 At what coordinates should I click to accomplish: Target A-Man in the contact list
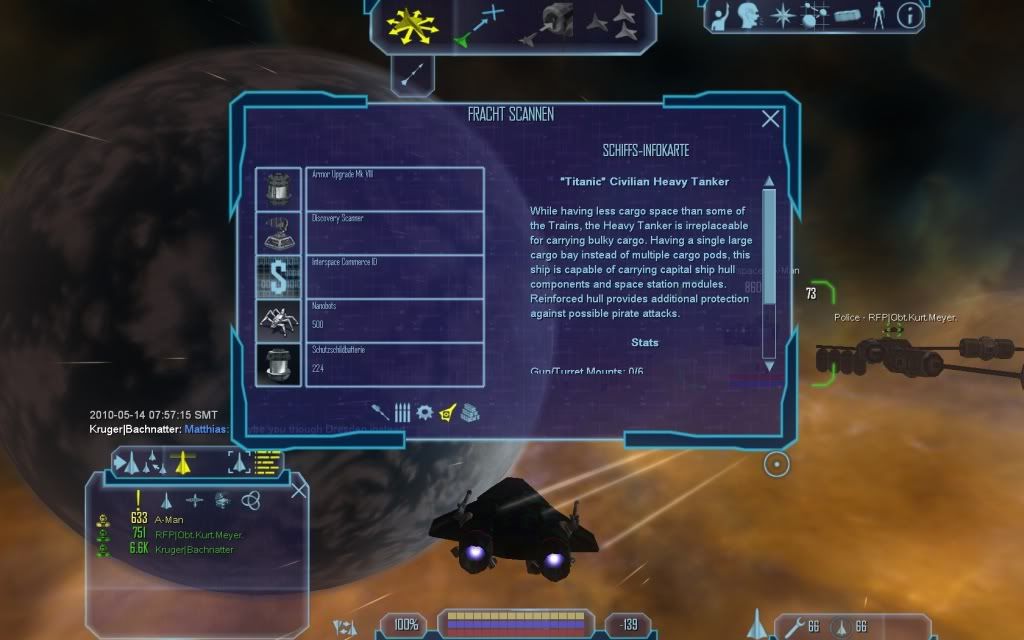click(166, 519)
